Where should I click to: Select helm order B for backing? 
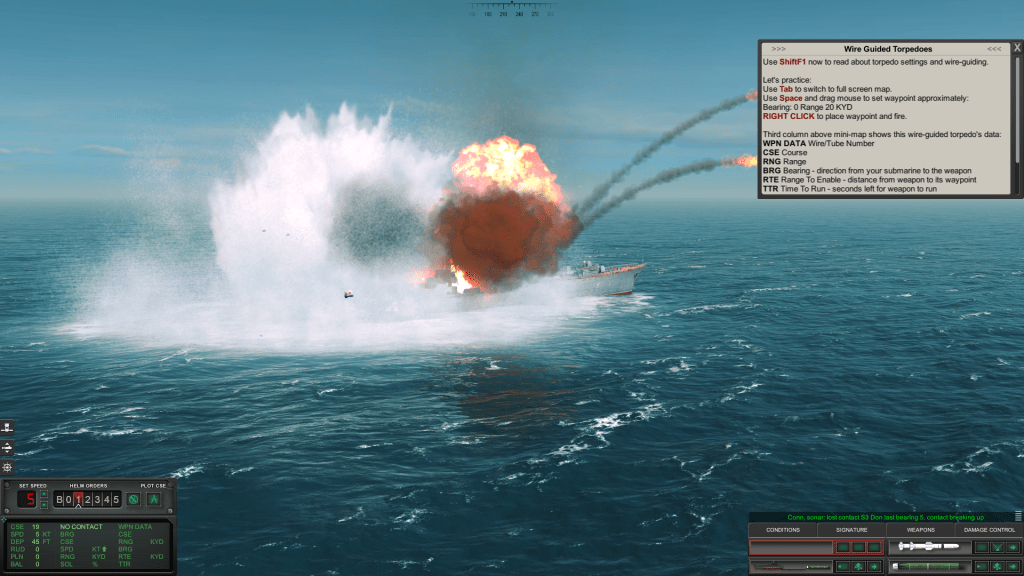[59, 499]
